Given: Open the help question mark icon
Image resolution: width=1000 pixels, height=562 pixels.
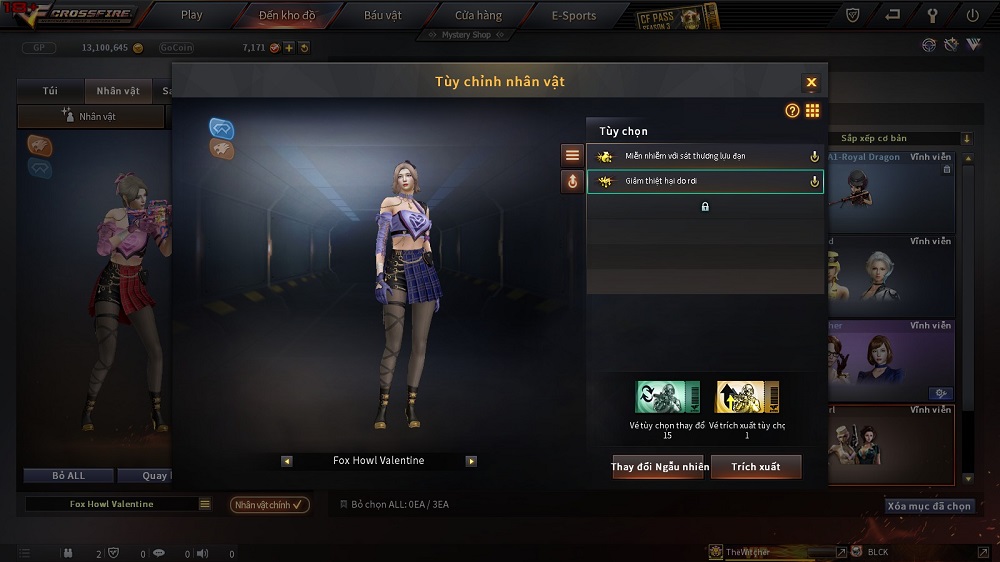Looking at the screenshot, I should pyautogui.click(x=792, y=111).
